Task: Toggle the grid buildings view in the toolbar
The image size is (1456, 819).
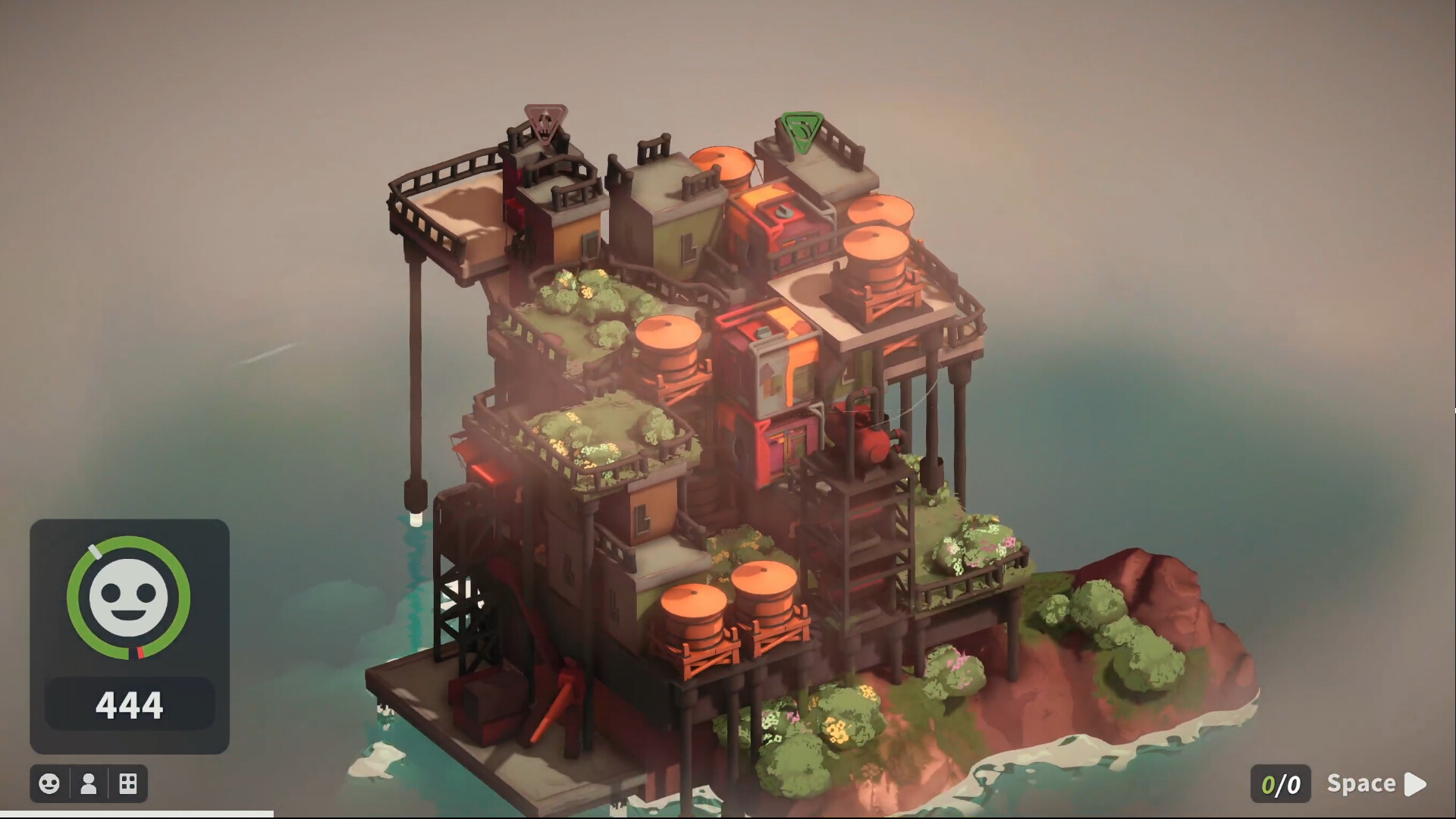Action: click(x=127, y=783)
